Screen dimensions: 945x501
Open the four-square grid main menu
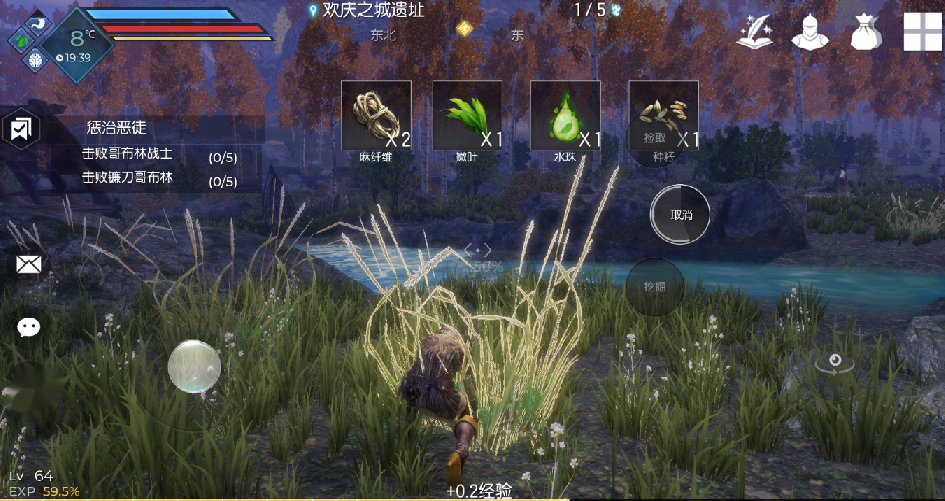click(922, 32)
